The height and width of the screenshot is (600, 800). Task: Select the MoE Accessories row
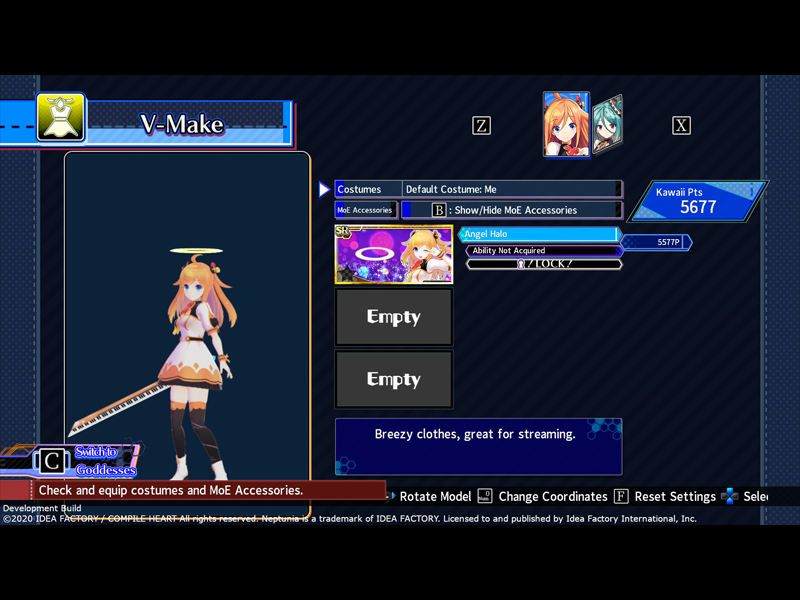click(x=366, y=210)
